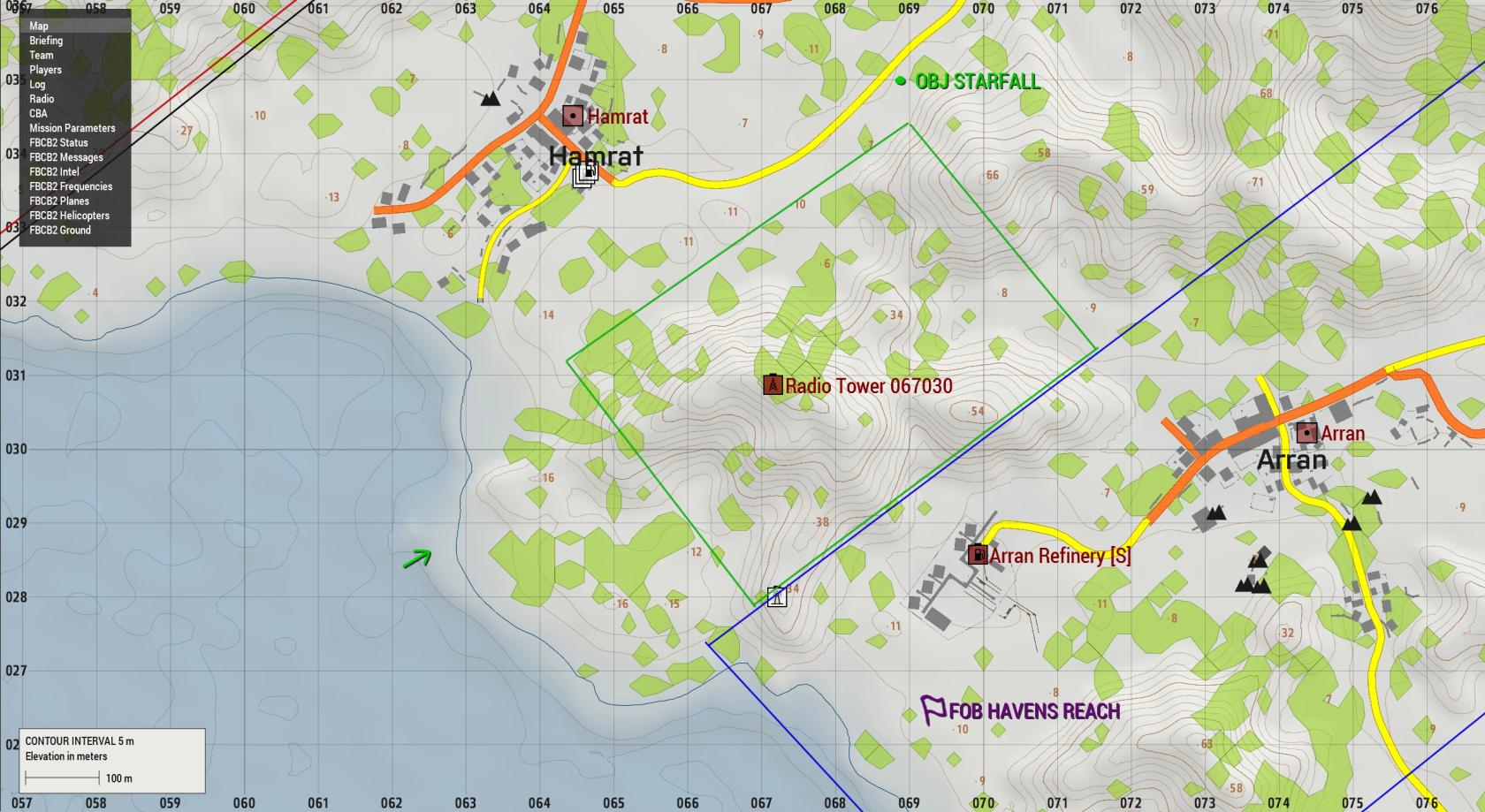The image size is (1485, 812).
Task: Click the Arran town marker icon
Action: coord(1307,432)
